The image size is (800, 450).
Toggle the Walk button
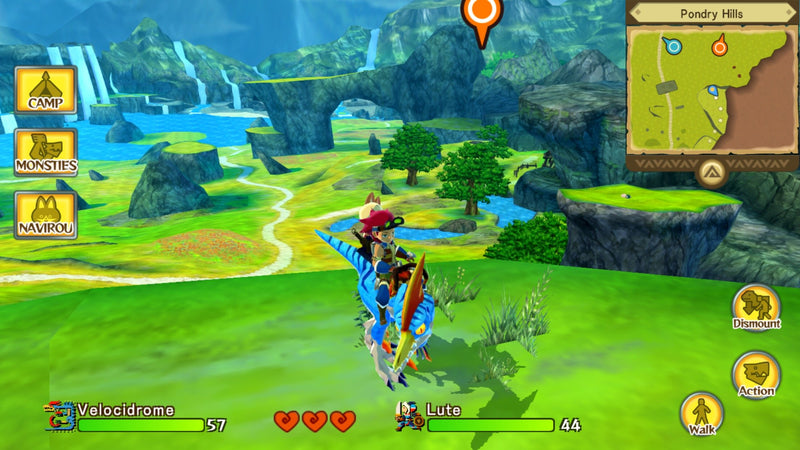[x=702, y=413]
